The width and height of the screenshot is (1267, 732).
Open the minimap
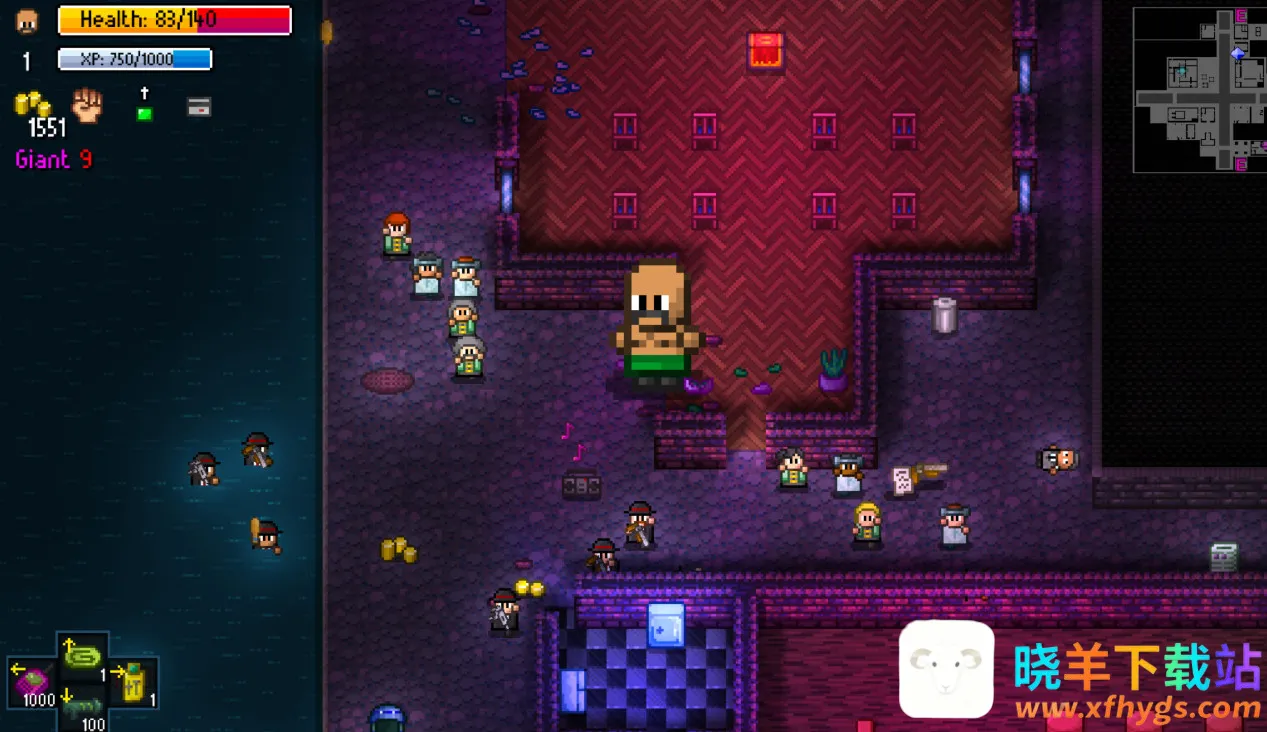(x=1199, y=89)
